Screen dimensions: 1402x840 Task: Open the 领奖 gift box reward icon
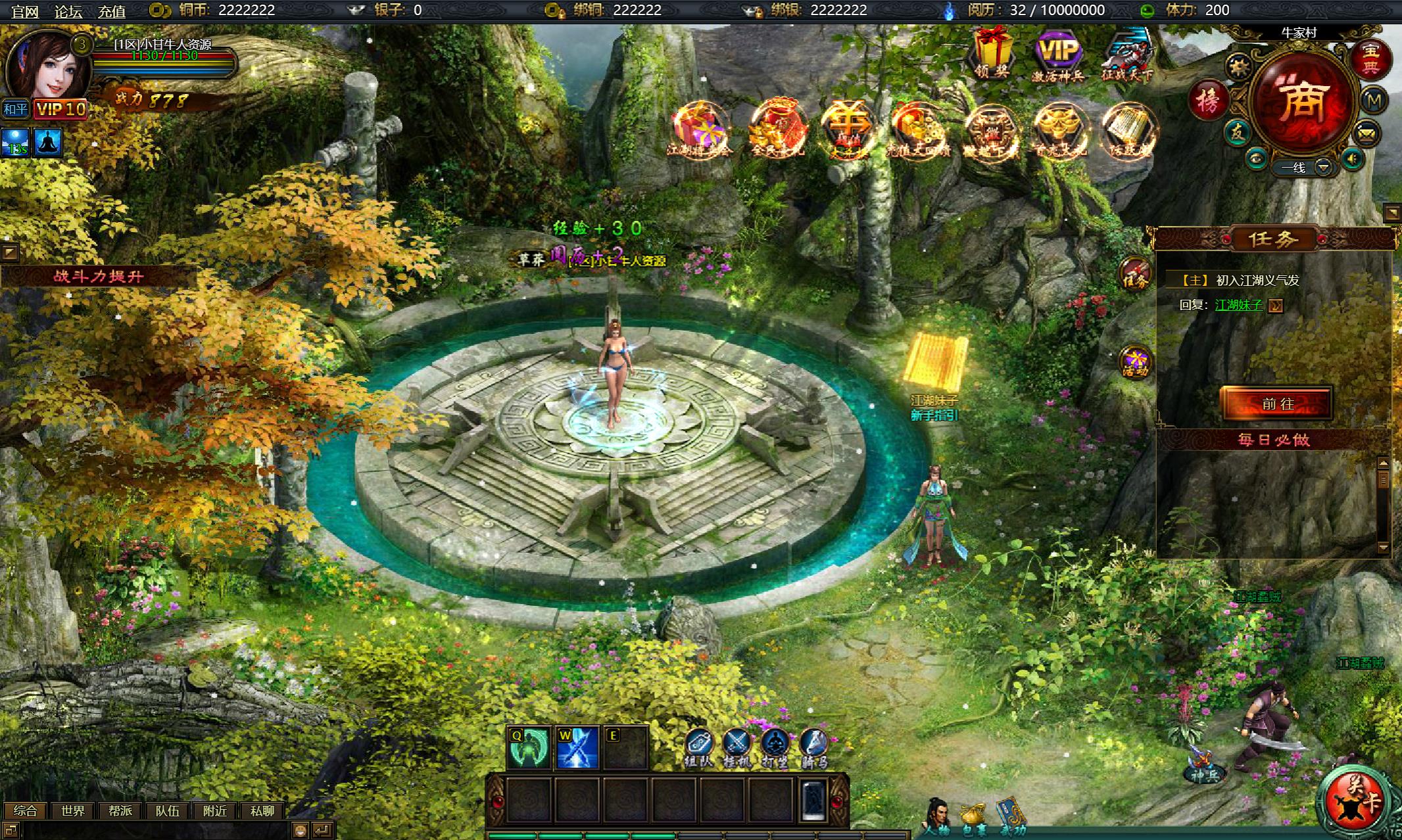(x=992, y=53)
